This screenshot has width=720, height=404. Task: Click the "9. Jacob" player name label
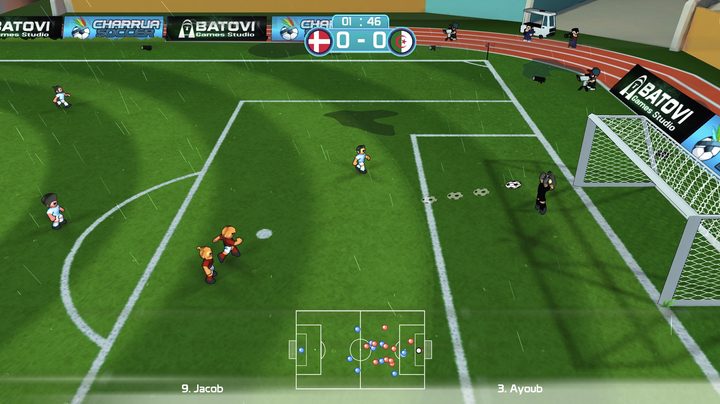pos(202,388)
